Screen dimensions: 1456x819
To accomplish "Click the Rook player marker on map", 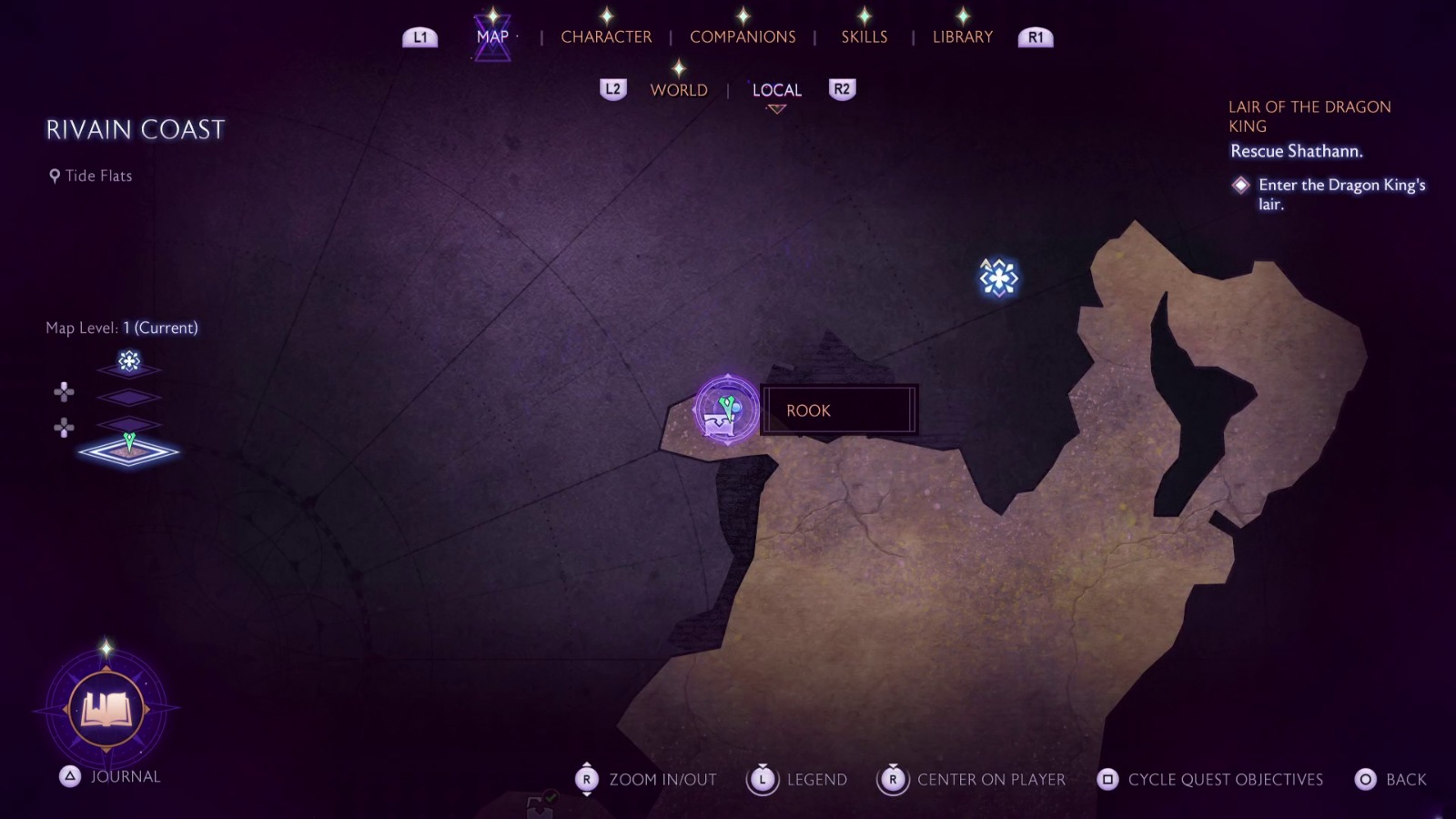I will click(x=726, y=410).
